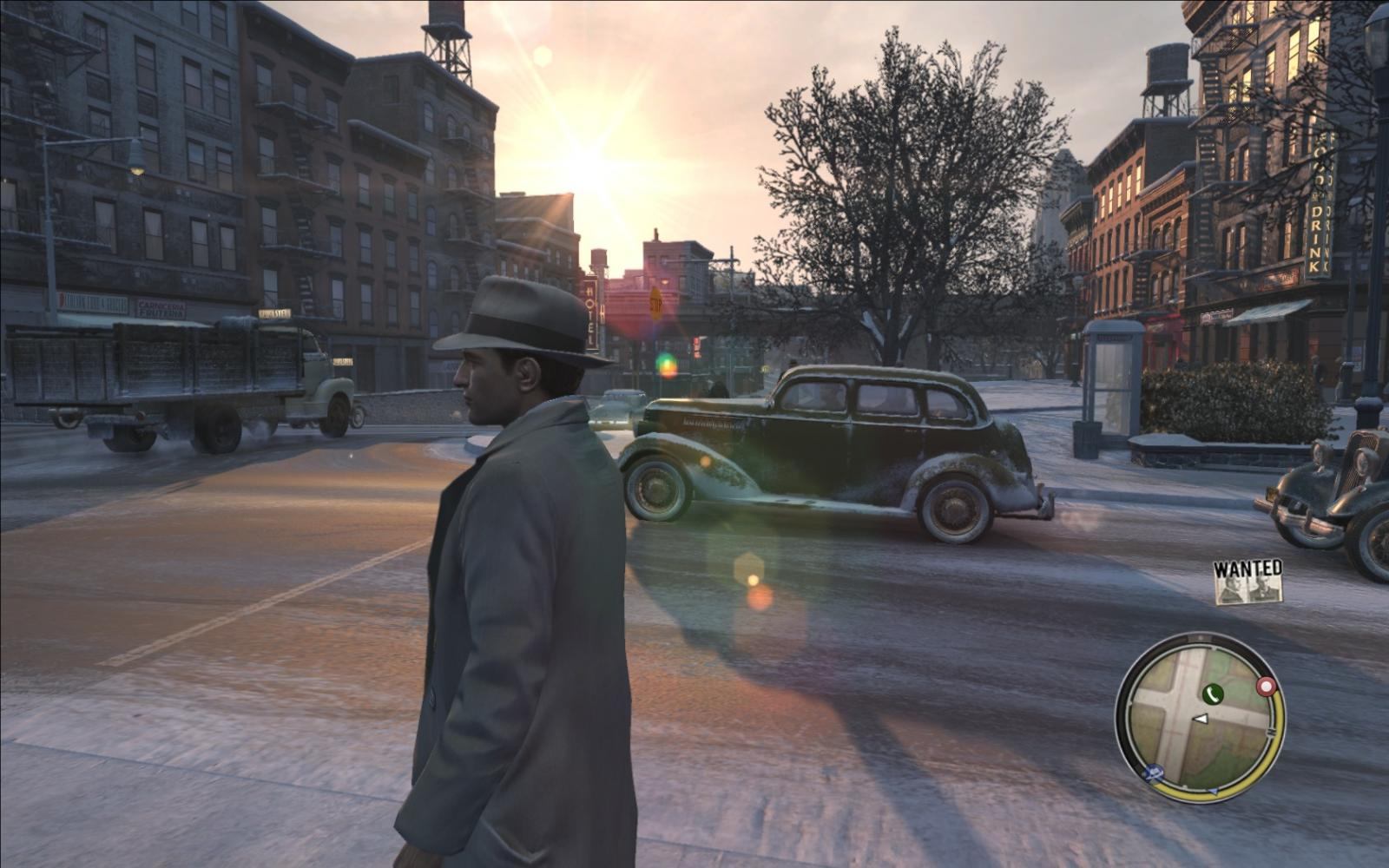This screenshot has width=1389, height=868.
Task: Click the red objective marker on minimap
Action: pyautogui.click(x=1267, y=687)
